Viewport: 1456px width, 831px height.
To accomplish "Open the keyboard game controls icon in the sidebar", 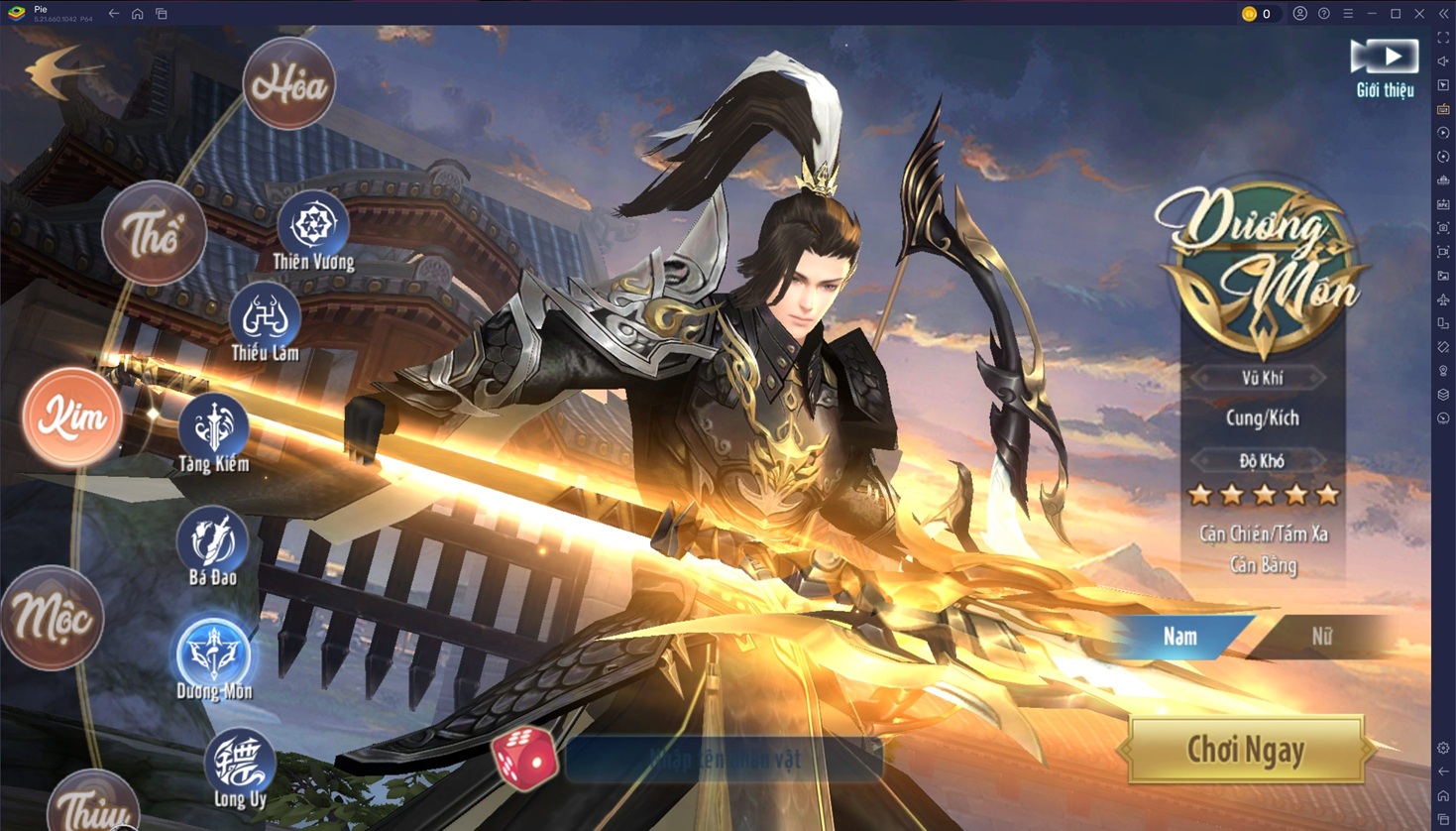I will [x=1443, y=110].
